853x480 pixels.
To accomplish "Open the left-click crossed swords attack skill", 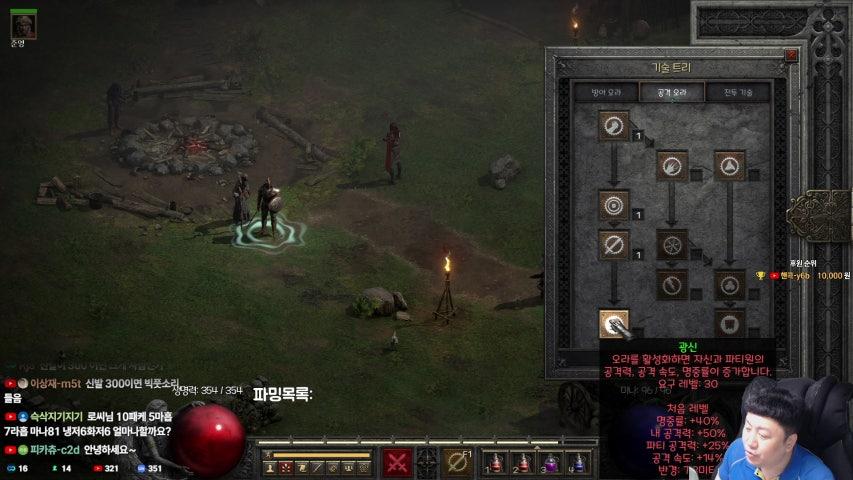I will pyautogui.click(x=398, y=463).
